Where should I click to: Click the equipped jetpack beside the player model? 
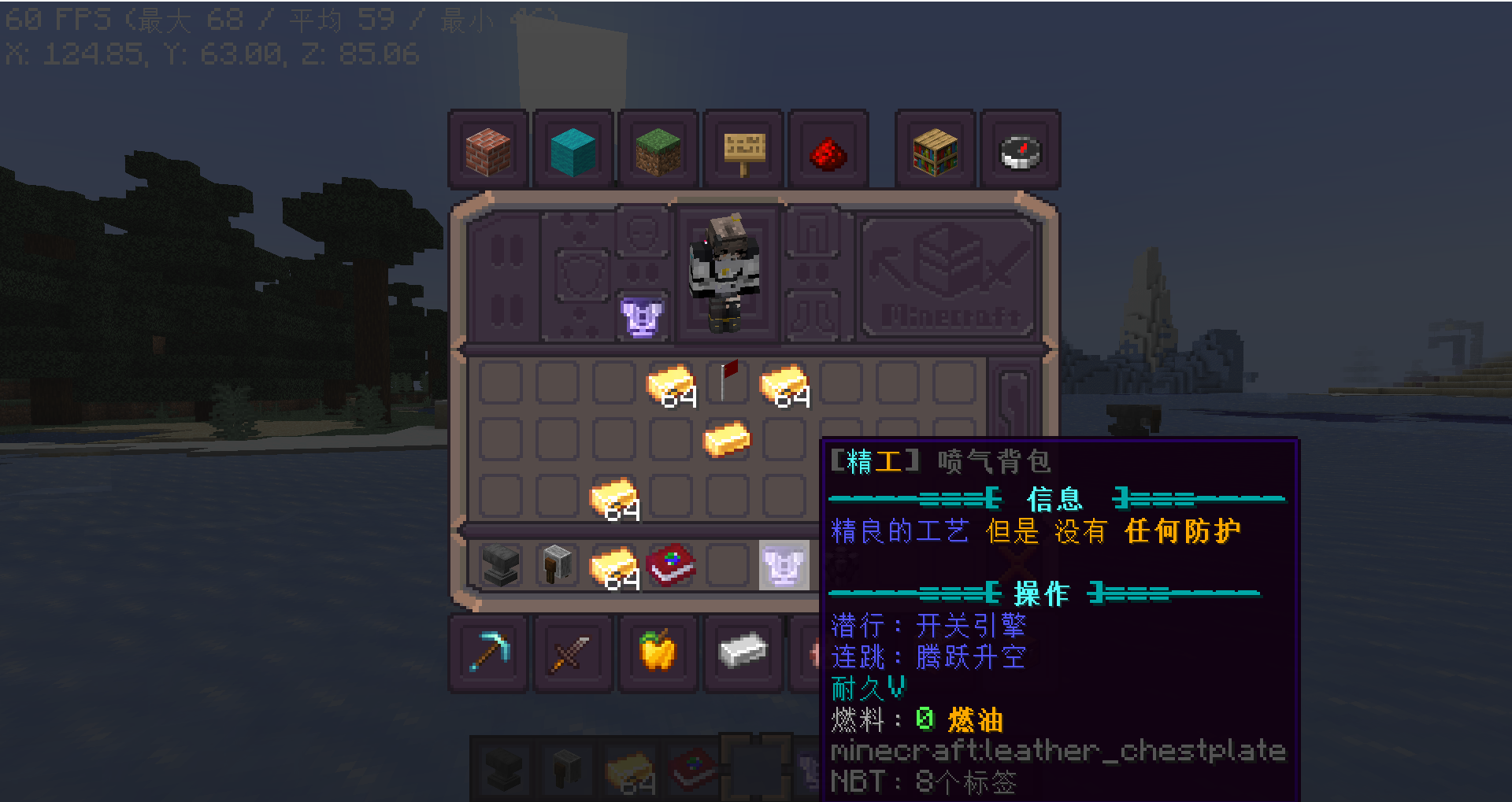[641, 319]
